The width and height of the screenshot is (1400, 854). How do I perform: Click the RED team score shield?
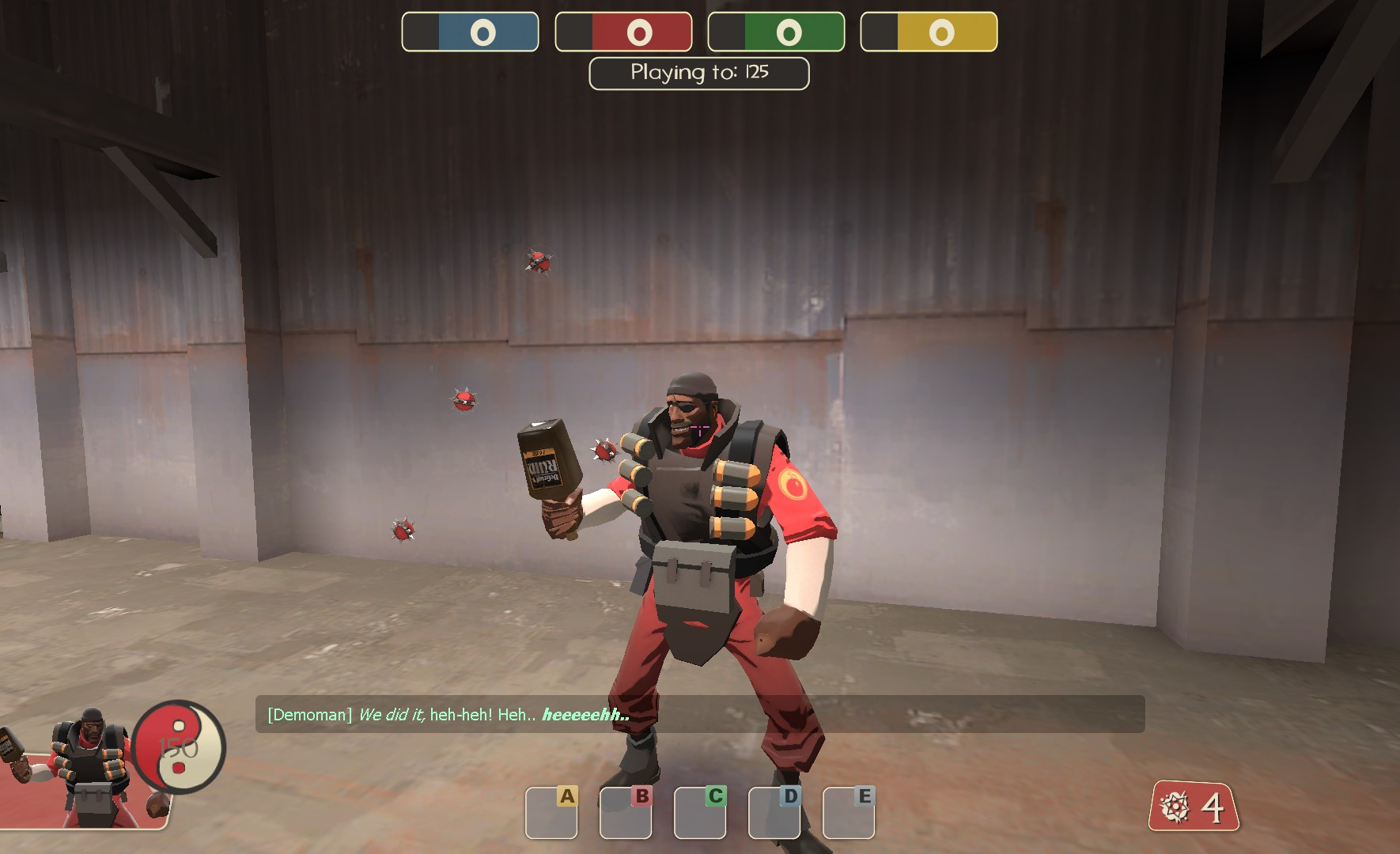pos(623,32)
